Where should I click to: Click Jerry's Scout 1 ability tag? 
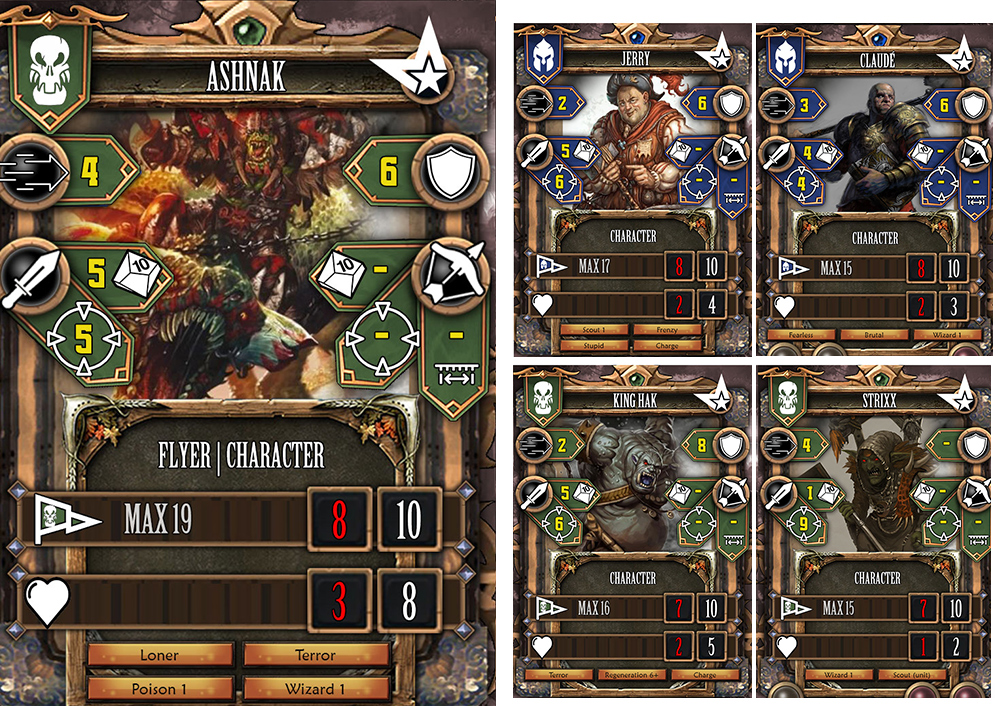click(595, 329)
